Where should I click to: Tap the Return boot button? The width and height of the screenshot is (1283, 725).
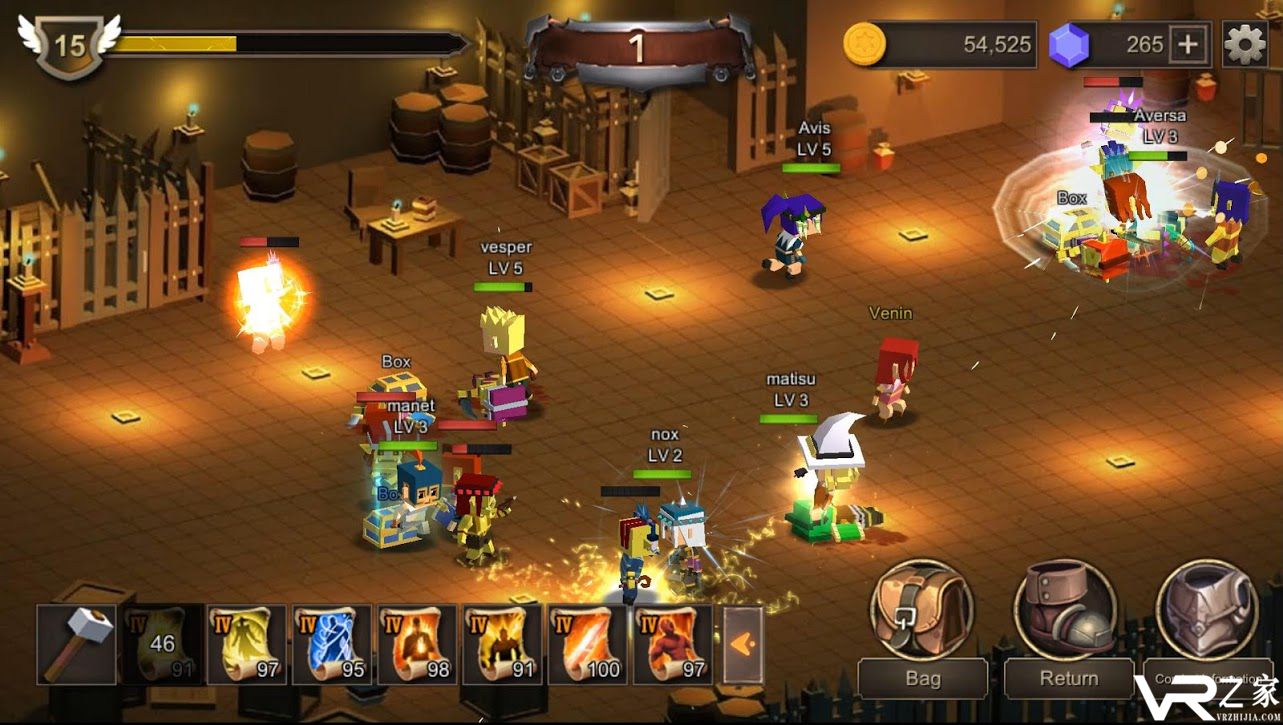[1065, 610]
